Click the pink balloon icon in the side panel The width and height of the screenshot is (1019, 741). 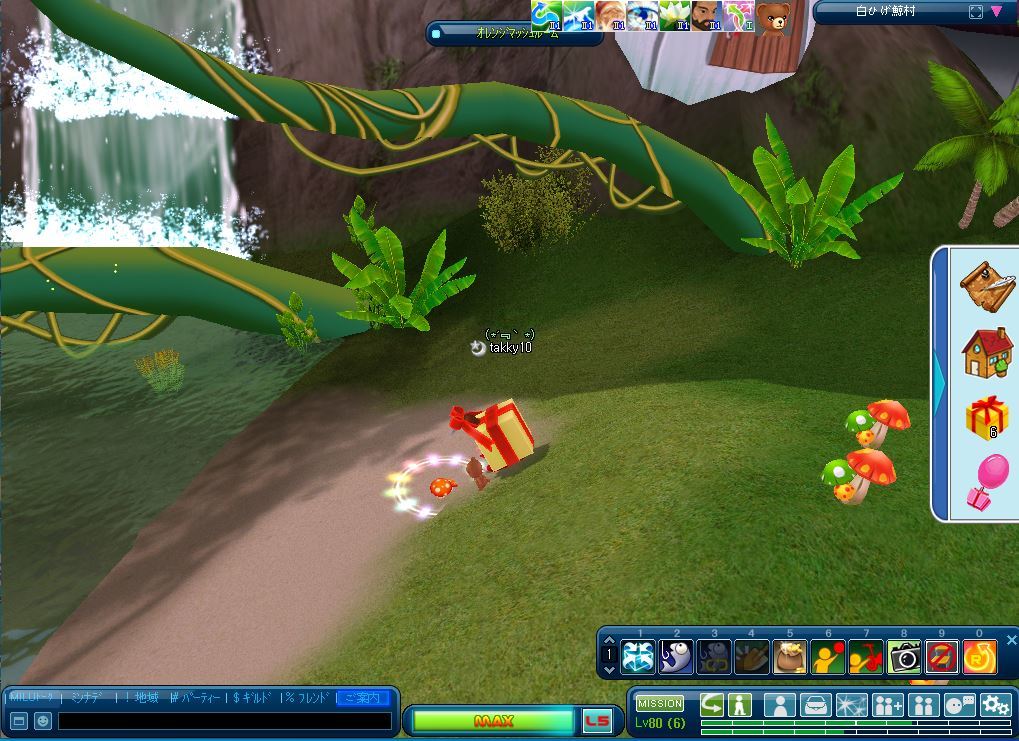point(987,481)
